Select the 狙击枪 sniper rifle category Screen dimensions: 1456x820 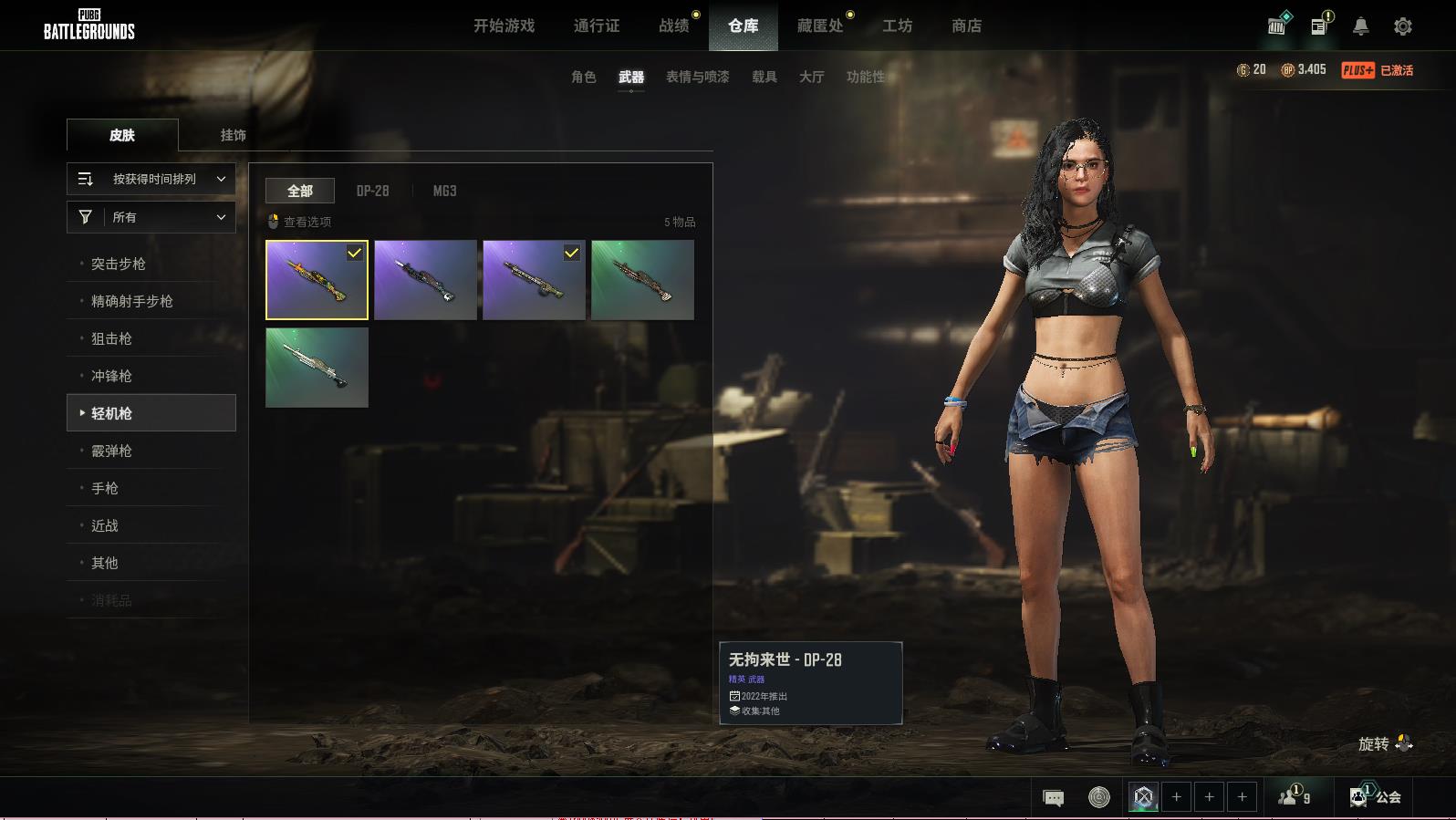pos(111,339)
